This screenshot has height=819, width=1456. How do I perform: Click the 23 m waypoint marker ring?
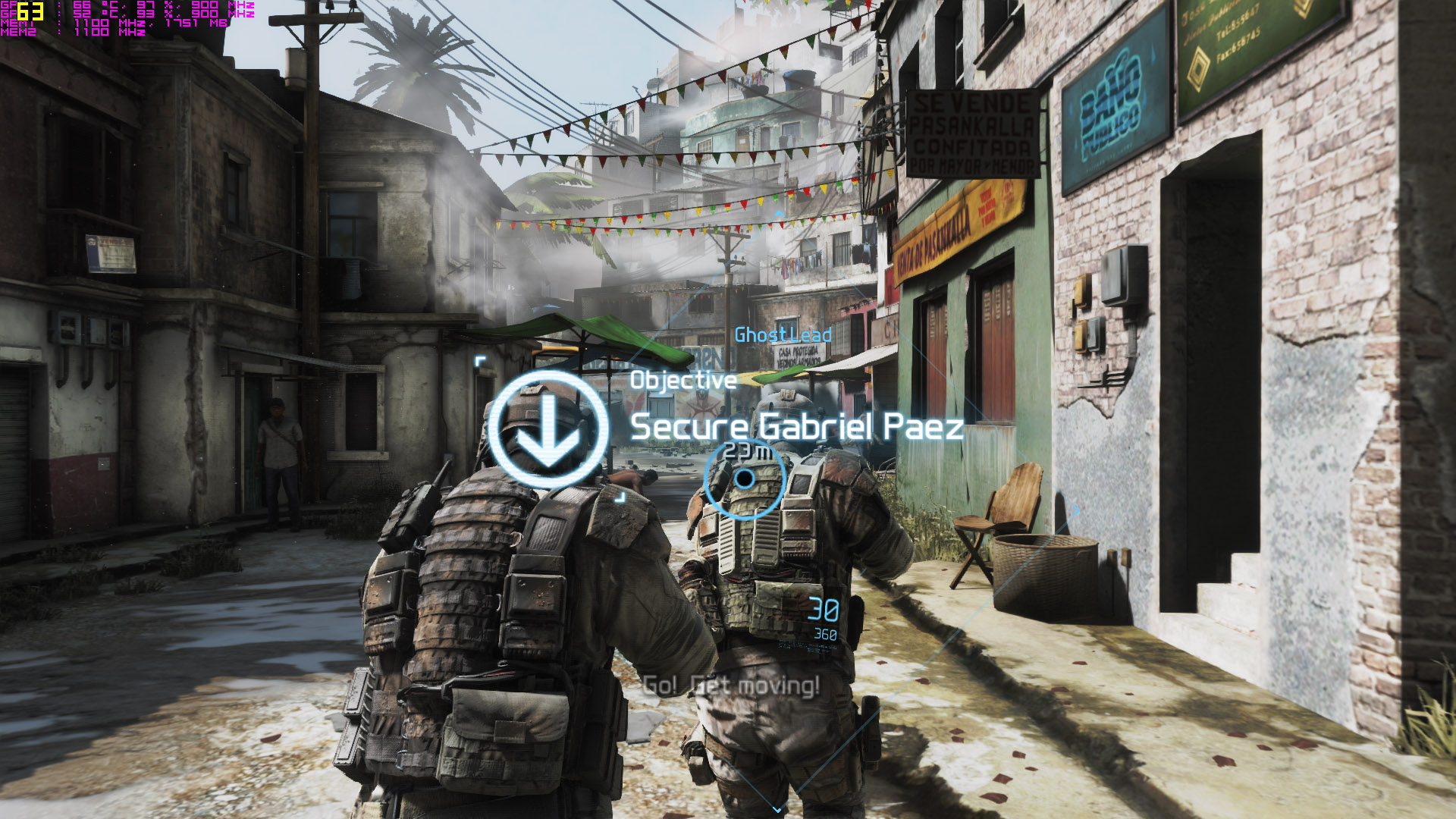click(x=745, y=479)
